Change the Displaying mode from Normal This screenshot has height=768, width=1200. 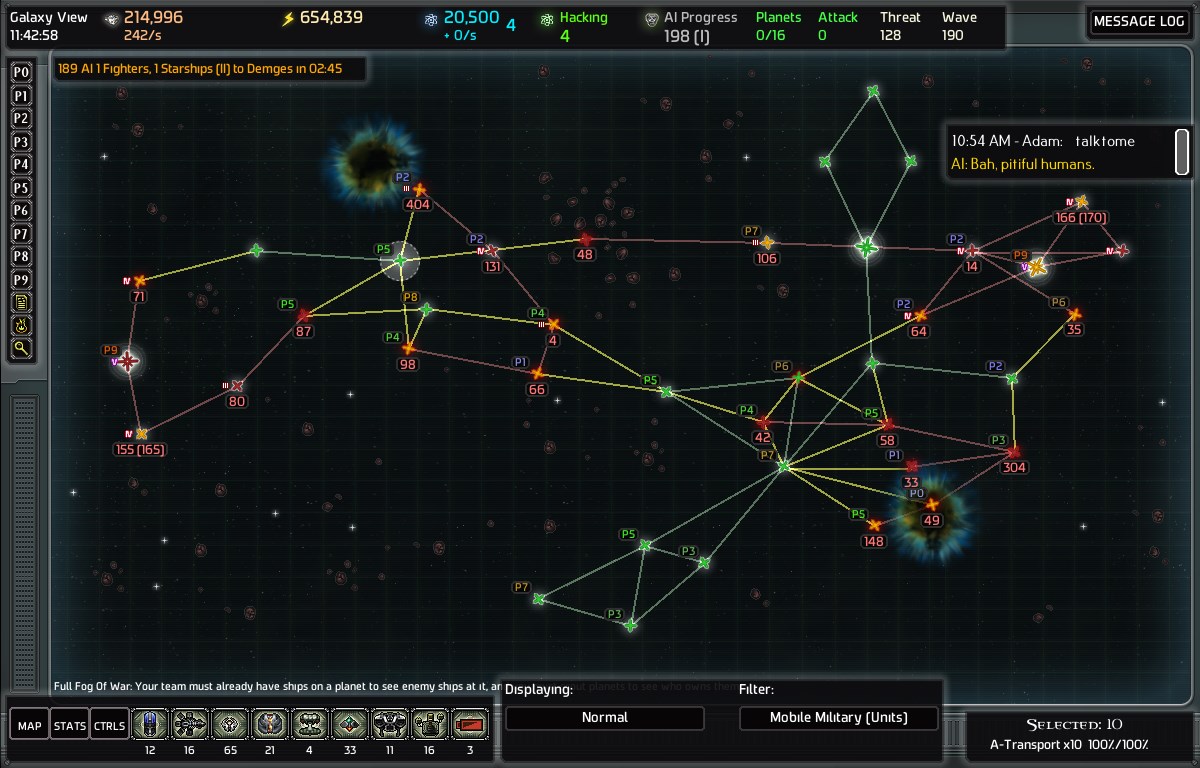coord(604,717)
